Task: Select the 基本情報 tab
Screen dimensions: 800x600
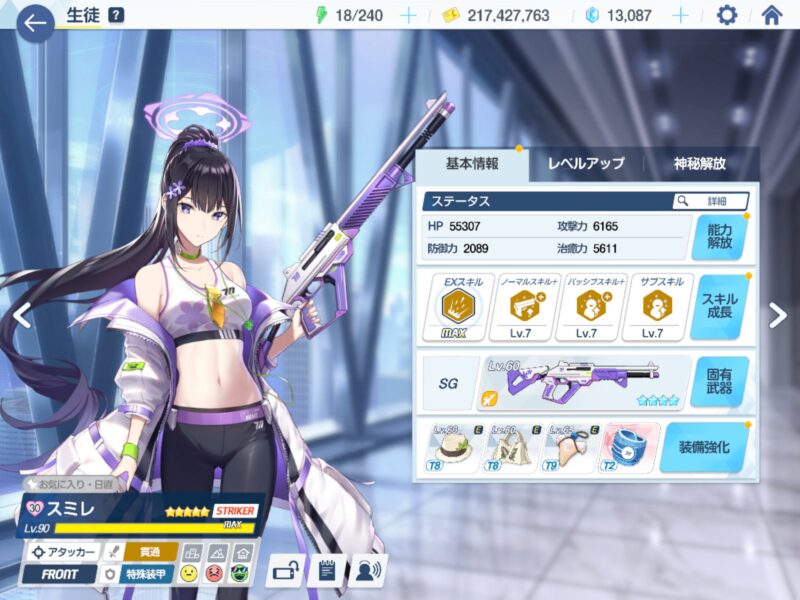Action: point(471,164)
